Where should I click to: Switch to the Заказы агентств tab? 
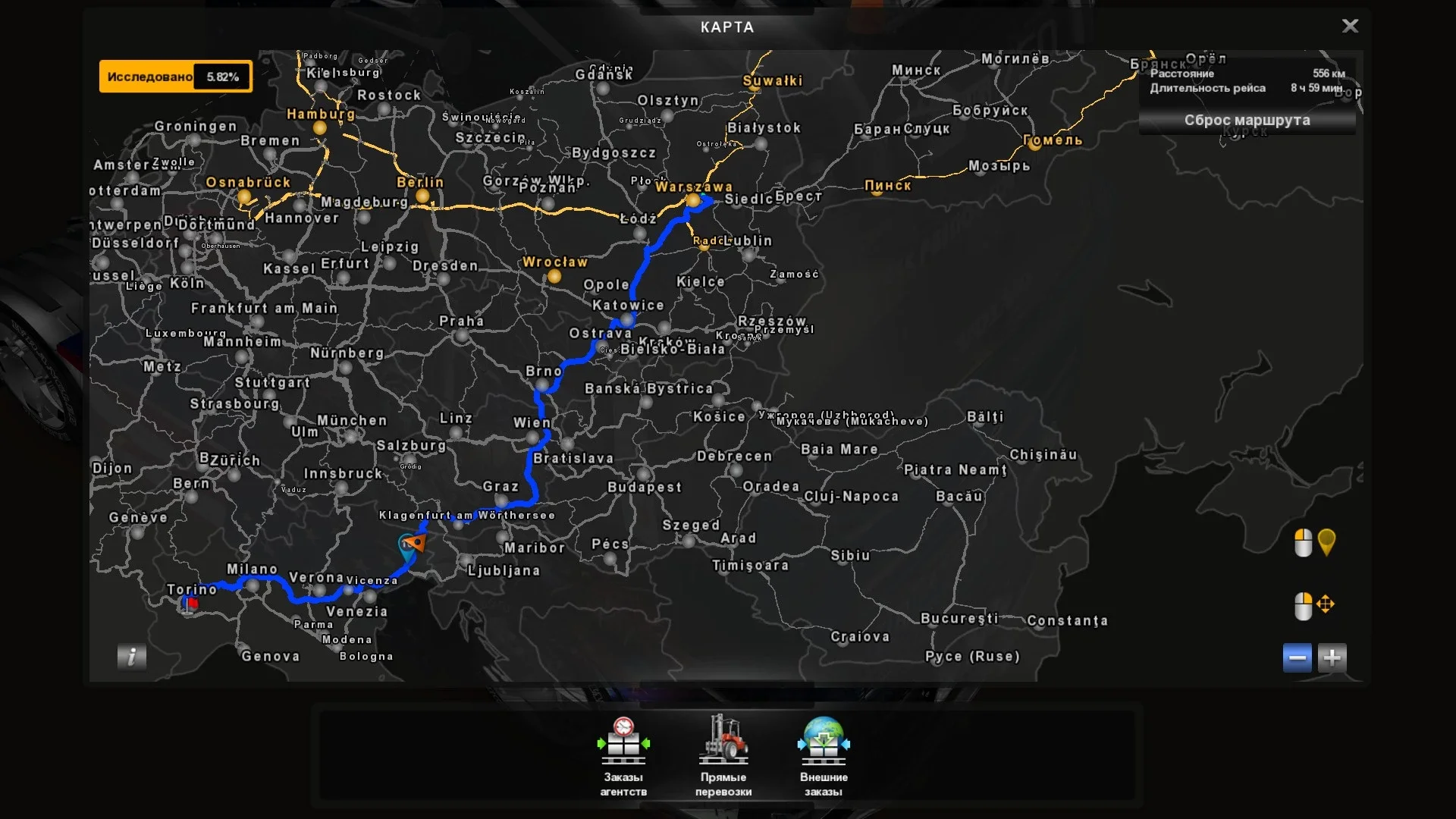[x=623, y=783]
